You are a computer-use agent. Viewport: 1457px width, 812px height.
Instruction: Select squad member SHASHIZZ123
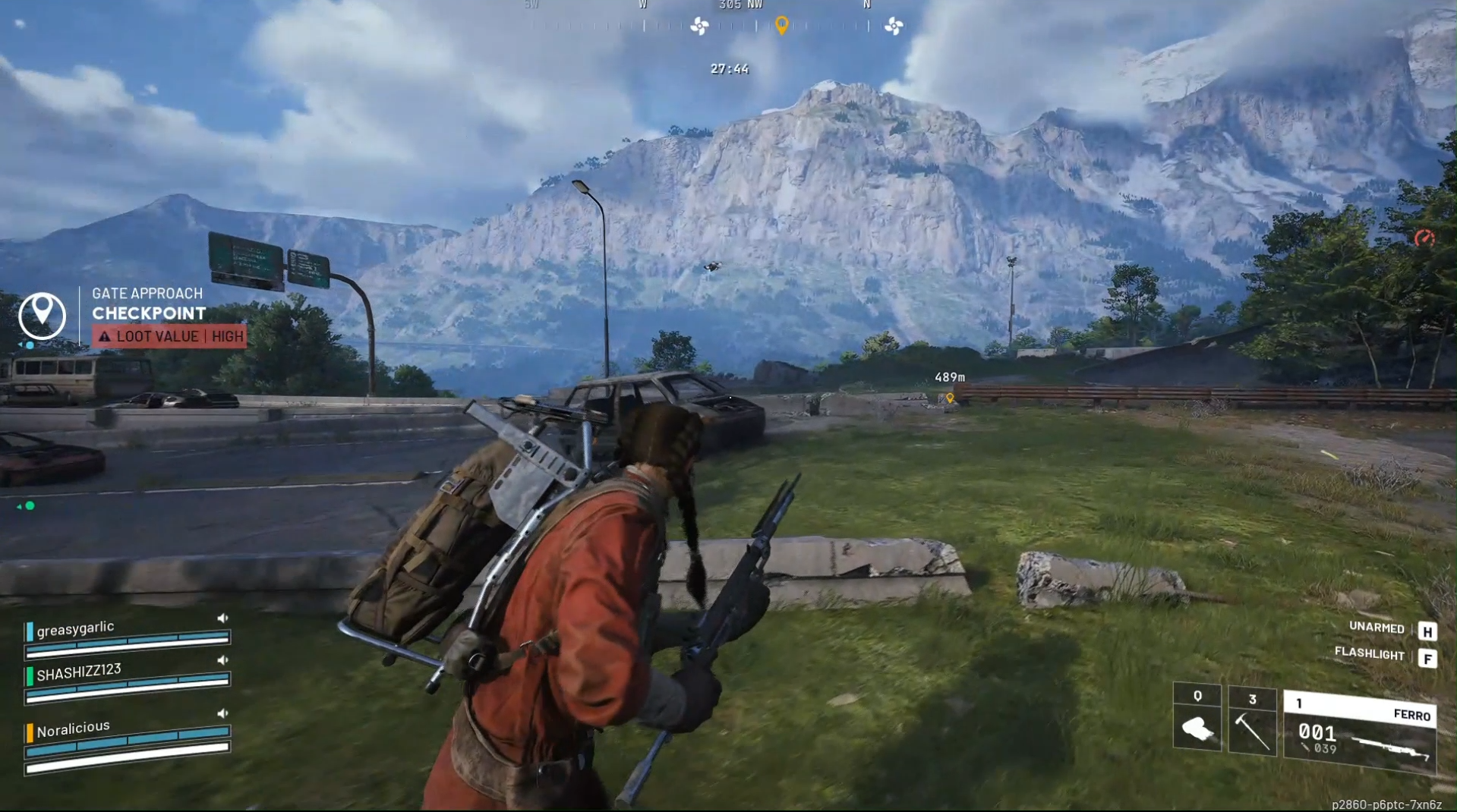(78, 671)
